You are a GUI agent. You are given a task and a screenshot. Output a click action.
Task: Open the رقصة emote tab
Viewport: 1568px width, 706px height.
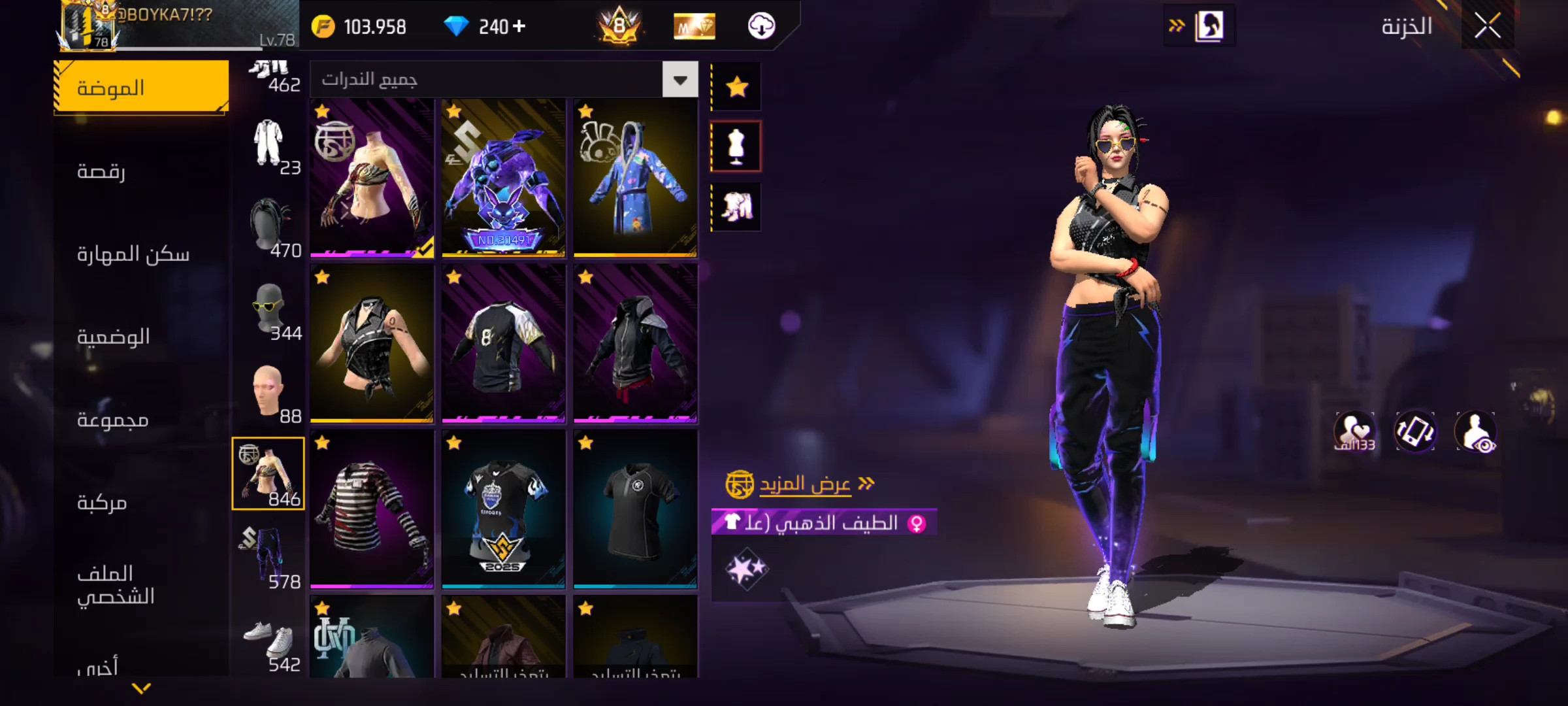102,171
